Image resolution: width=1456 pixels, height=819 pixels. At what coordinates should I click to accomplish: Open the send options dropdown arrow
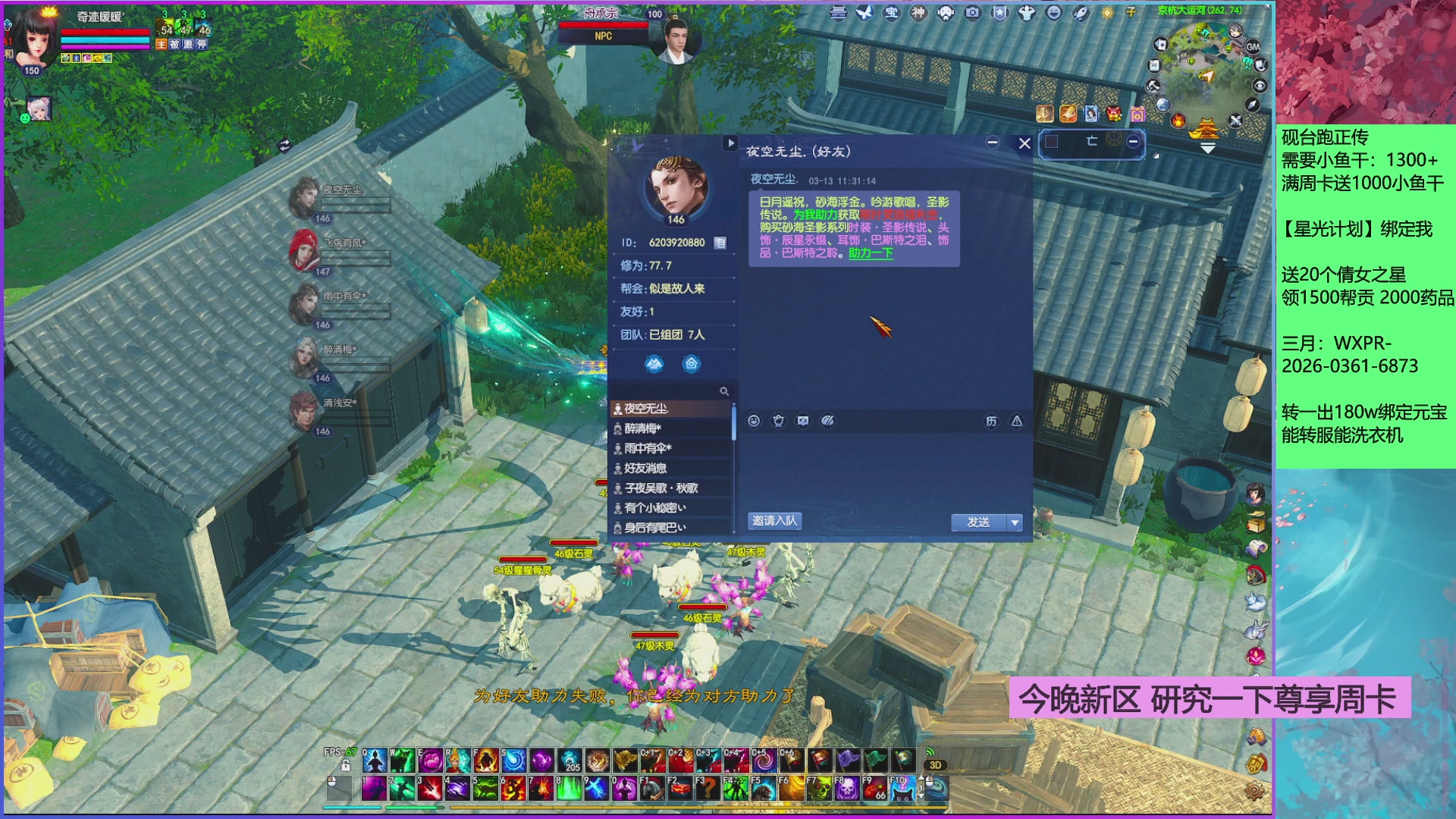(1015, 522)
